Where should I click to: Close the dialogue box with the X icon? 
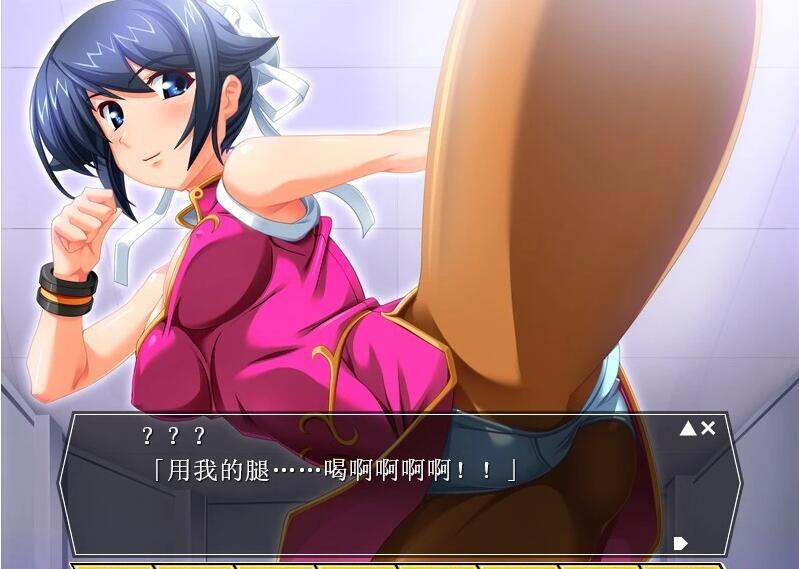(x=708, y=428)
